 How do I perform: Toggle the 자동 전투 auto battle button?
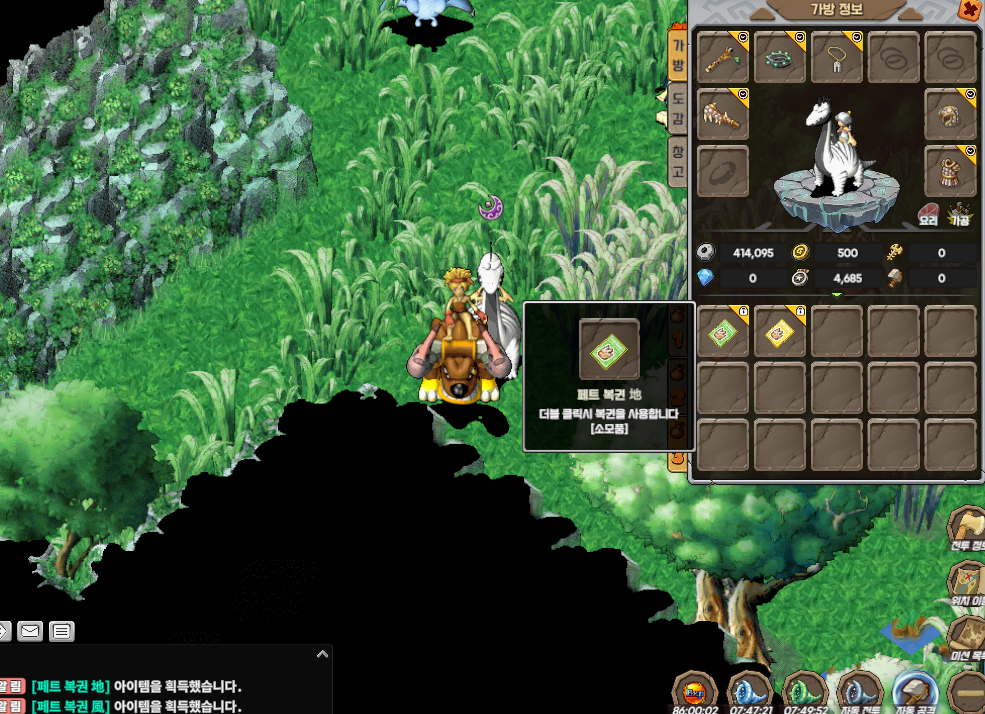pos(859,690)
